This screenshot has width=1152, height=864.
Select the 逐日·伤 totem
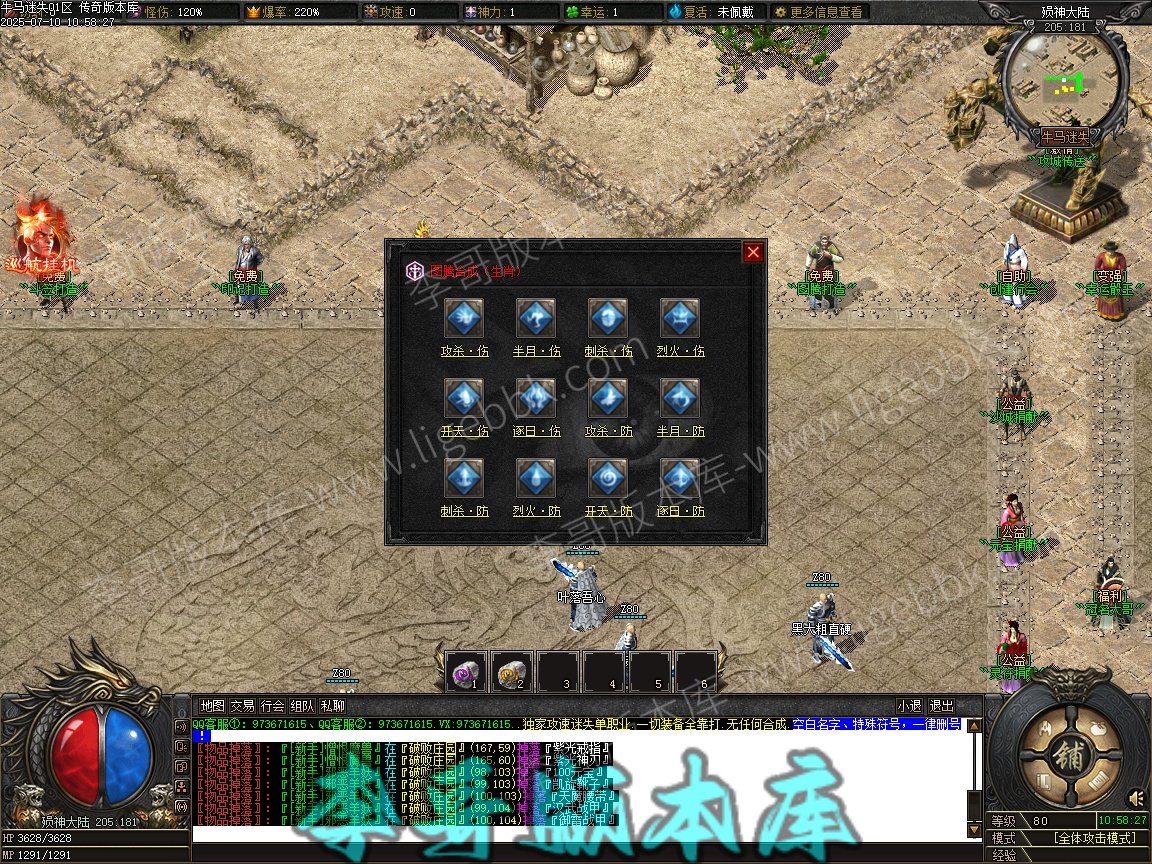[x=536, y=399]
